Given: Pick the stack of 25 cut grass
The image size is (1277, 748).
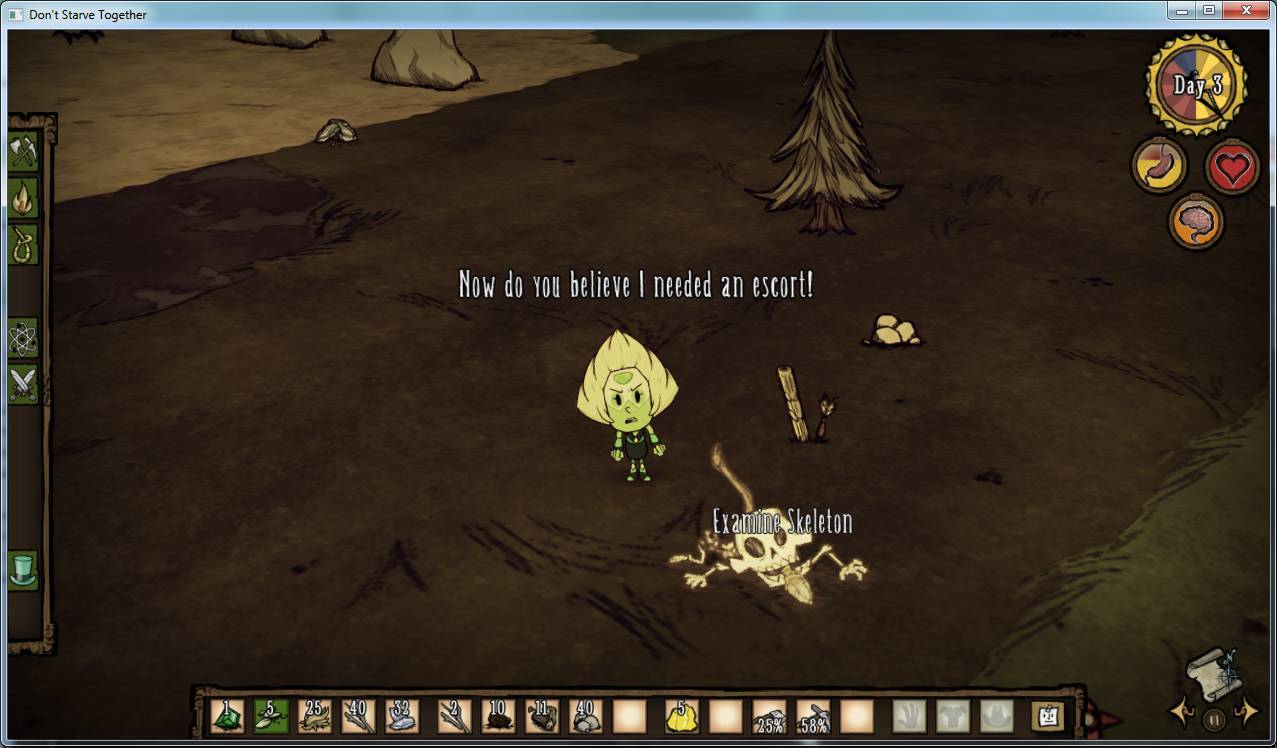Looking at the screenshot, I should [314, 716].
